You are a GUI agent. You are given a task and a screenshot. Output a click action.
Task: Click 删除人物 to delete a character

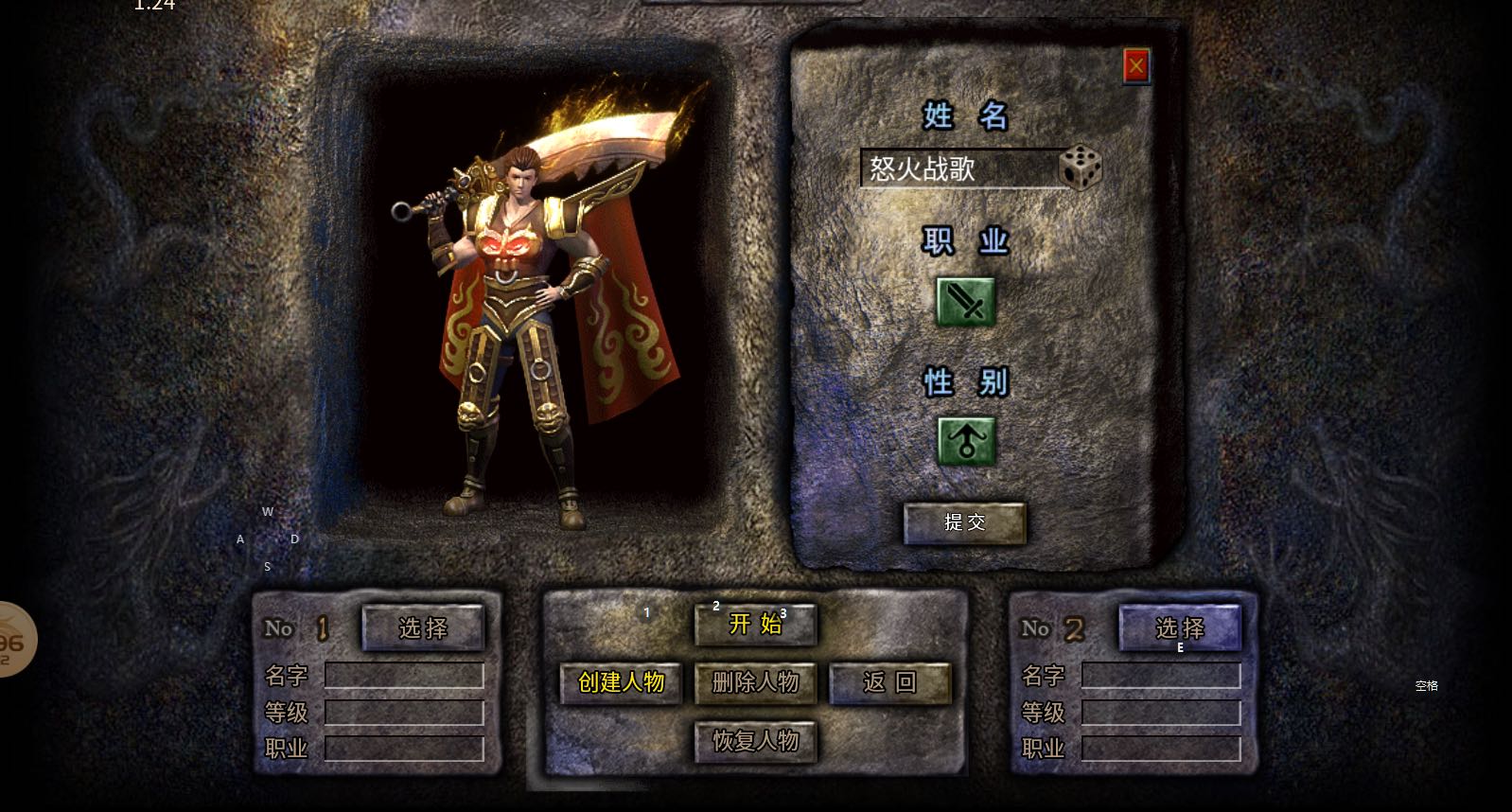755,682
